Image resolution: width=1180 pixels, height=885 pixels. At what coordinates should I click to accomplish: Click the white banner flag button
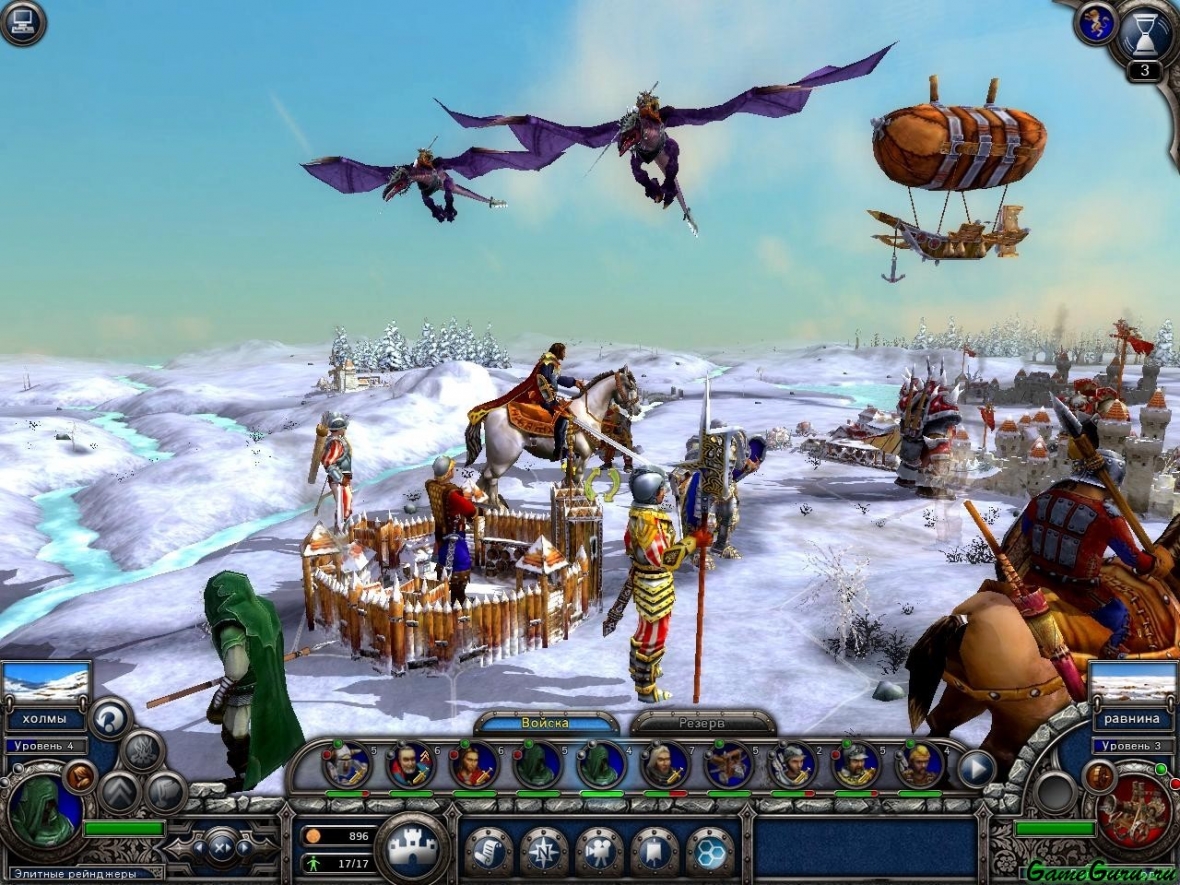655,851
